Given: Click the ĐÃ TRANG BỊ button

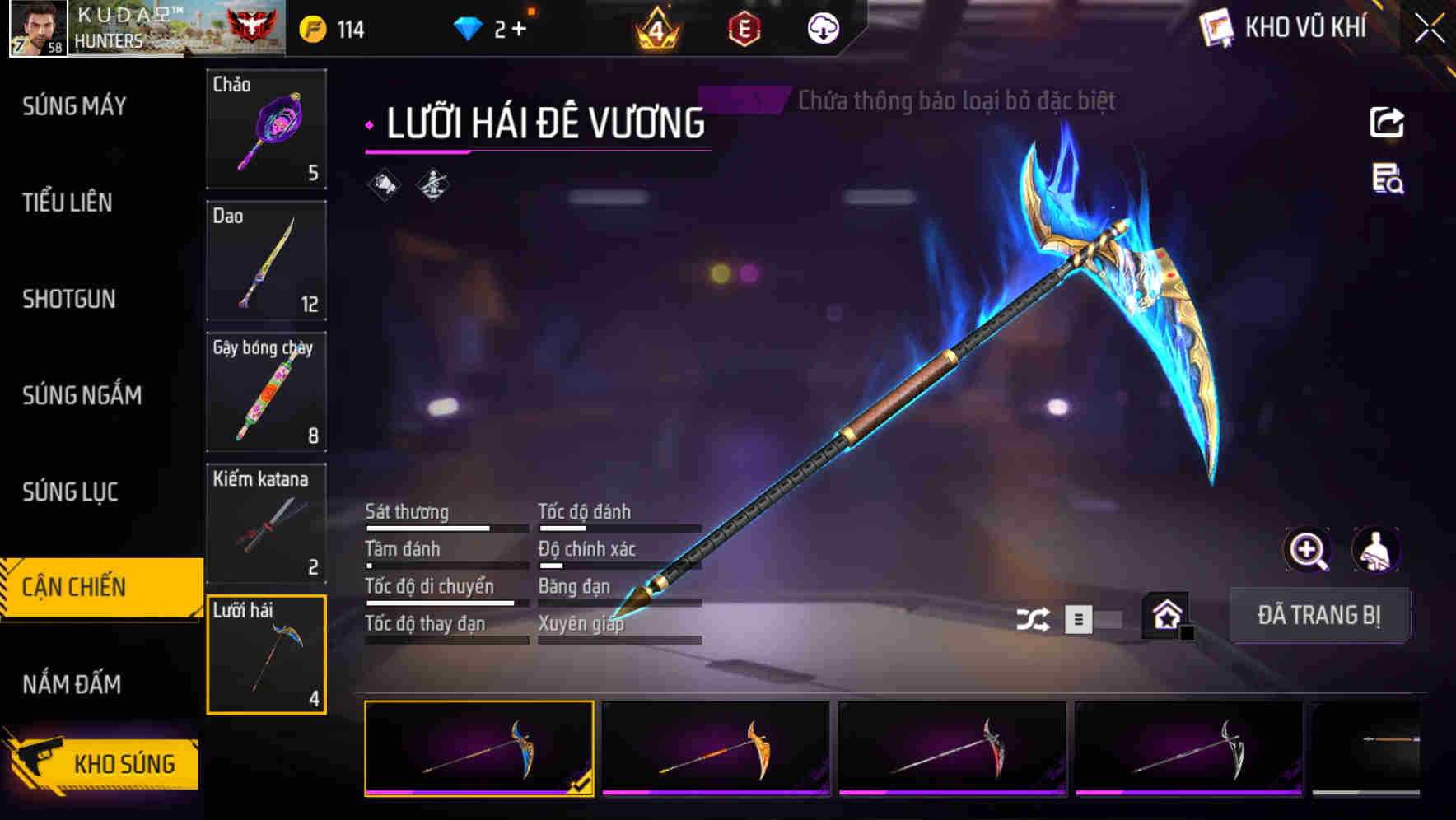Looking at the screenshot, I should (1320, 614).
